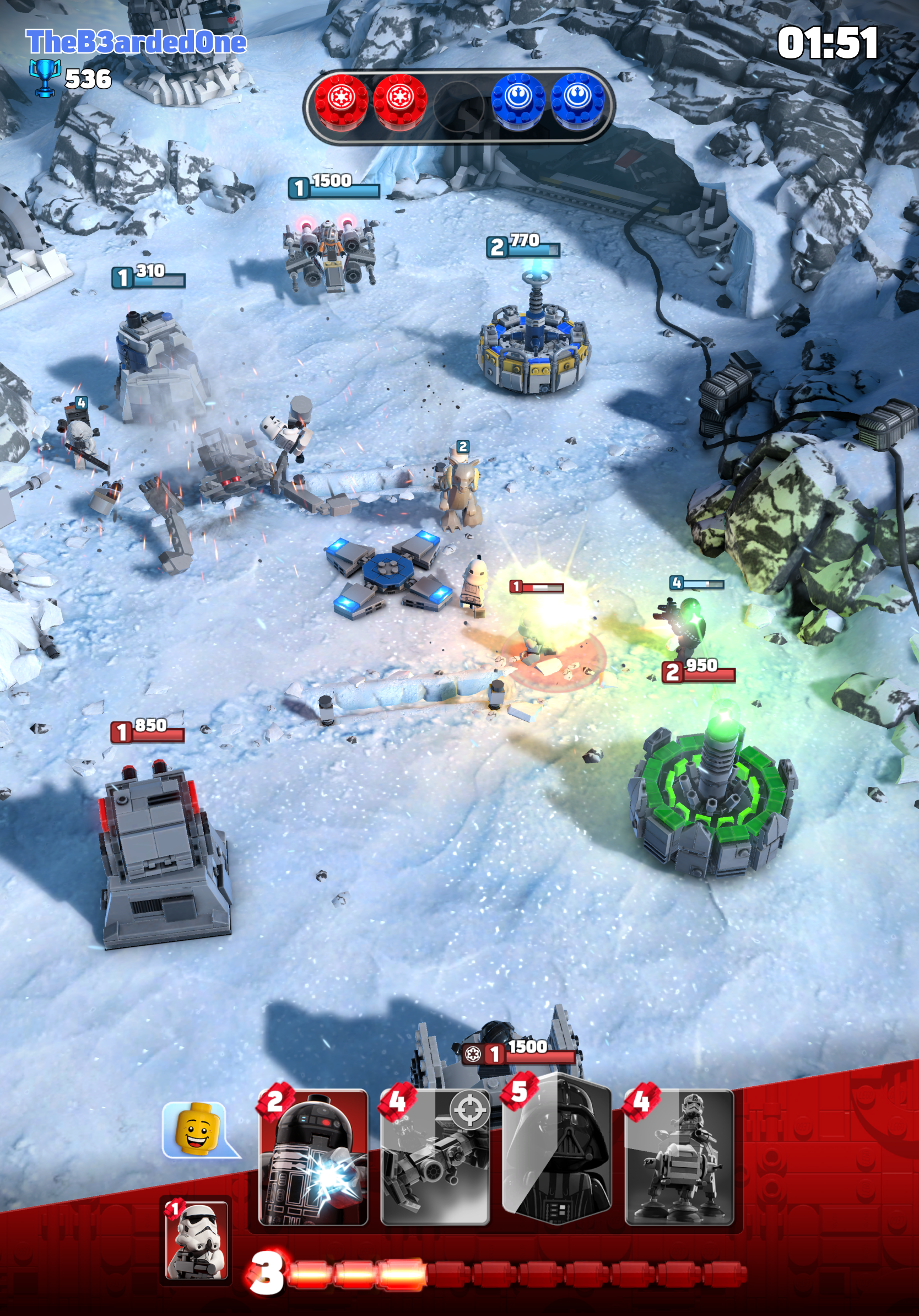This screenshot has height=1316, width=919.
Task: Pick the Darth Vader card
Action: pos(557,1152)
